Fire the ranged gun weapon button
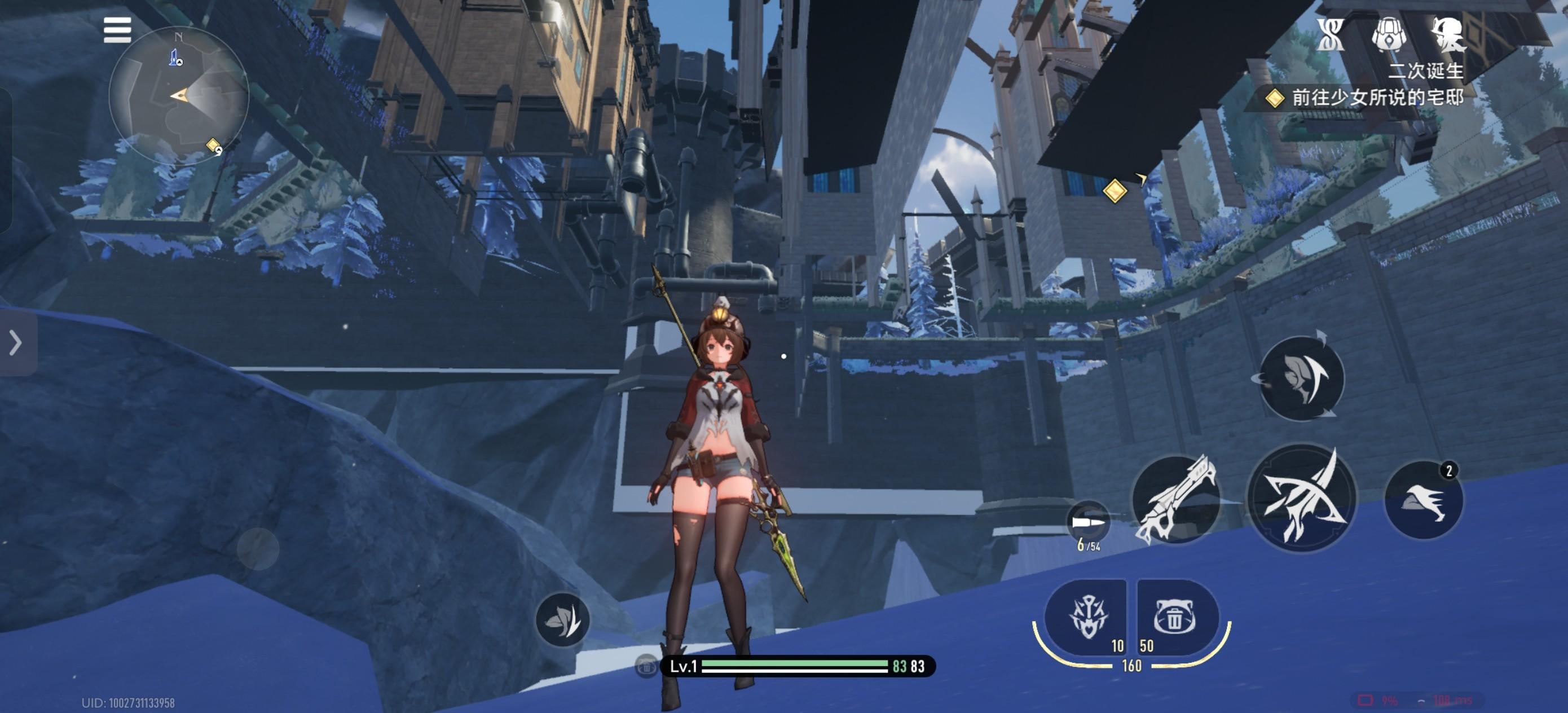 [x=1176, y=500]
